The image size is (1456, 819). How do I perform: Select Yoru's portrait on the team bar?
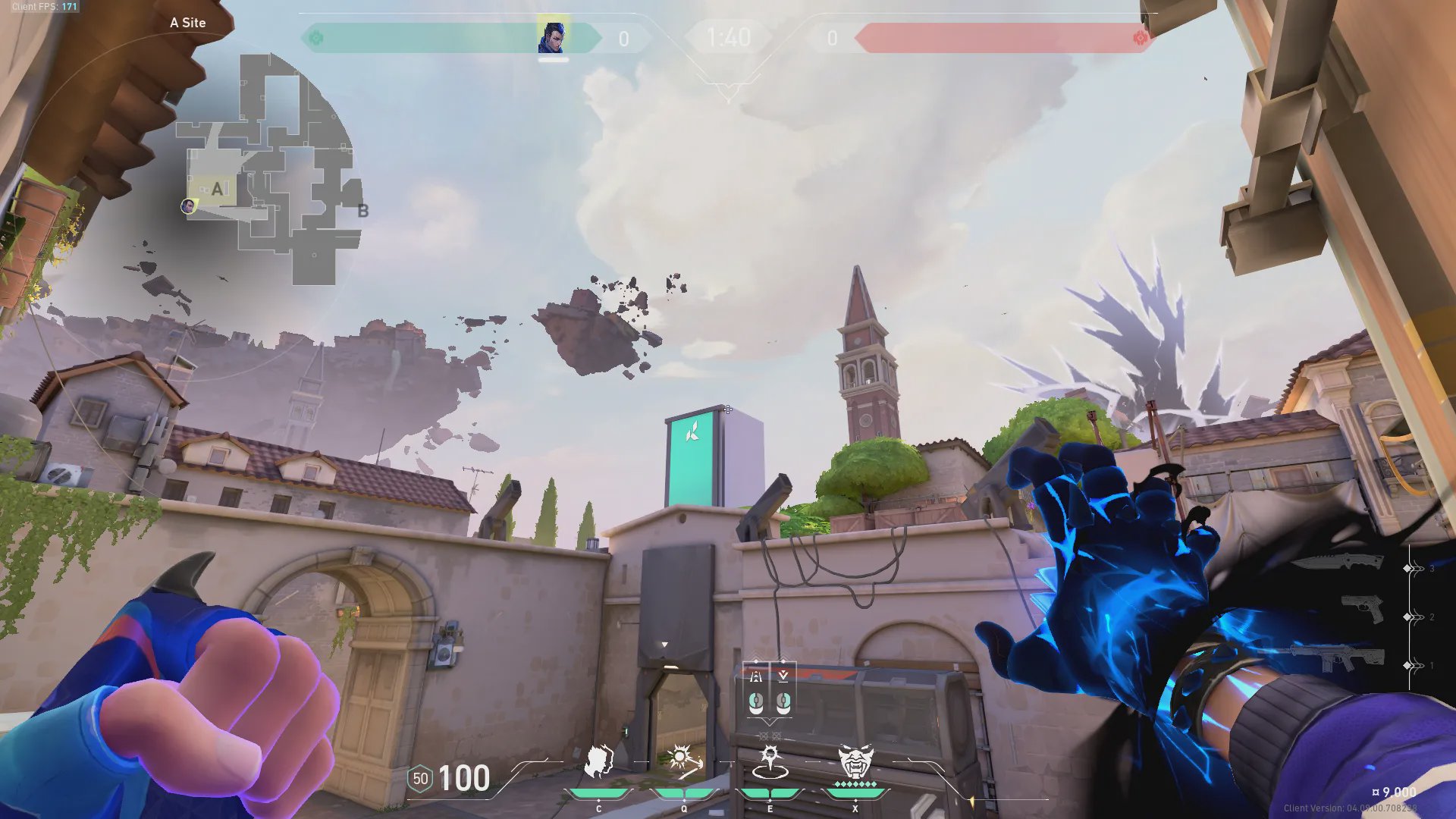[552, 37]
